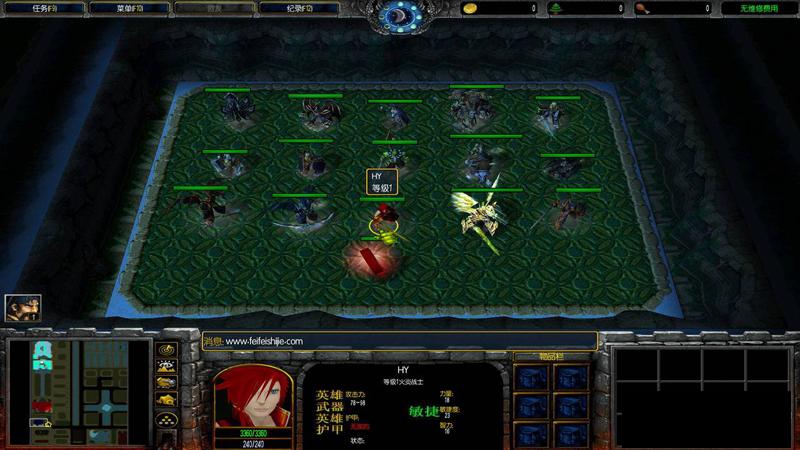Select the winged golden unit on the board
This screenshot has width=800, height=450.
480,212
